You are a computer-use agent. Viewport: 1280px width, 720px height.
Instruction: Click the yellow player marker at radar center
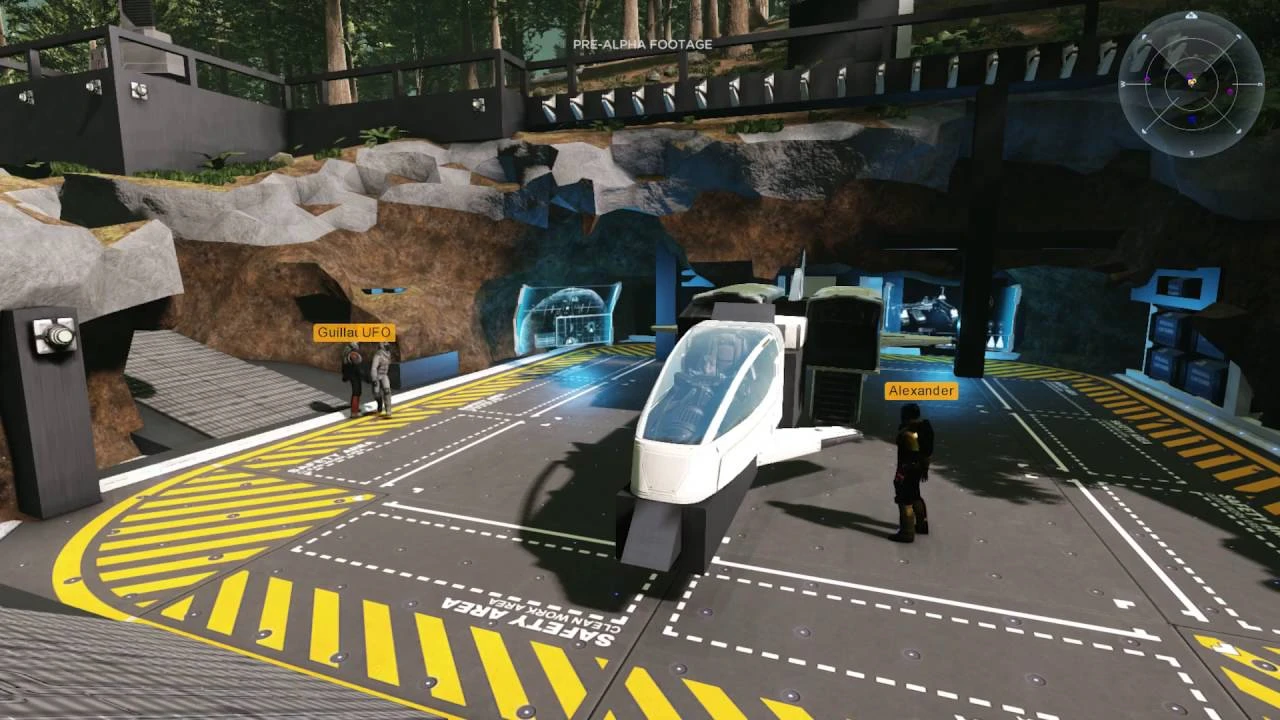pyautogui.click(x=1192, y=83)
